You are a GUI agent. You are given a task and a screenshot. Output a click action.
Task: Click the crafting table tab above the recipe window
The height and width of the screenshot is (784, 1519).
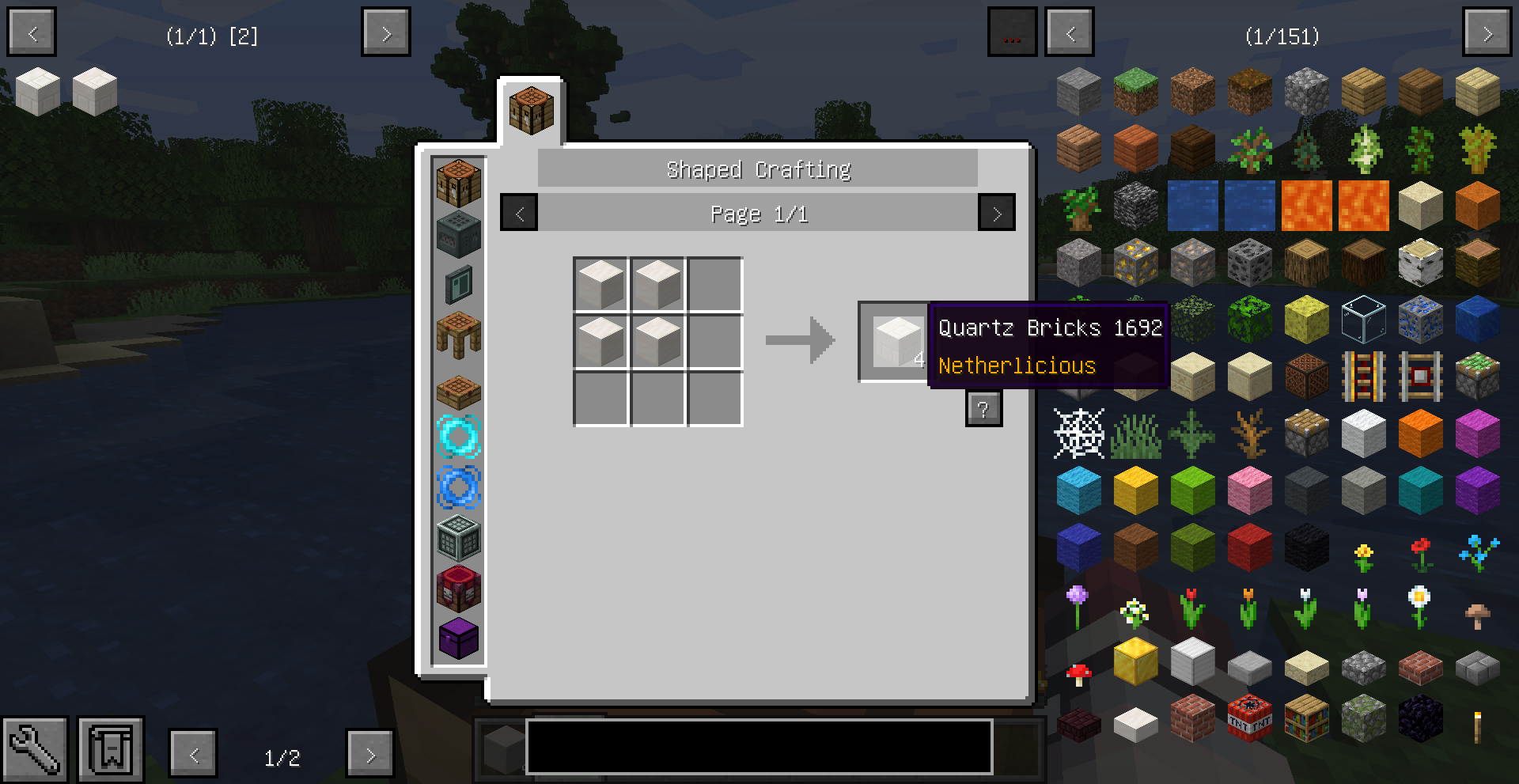coord(530,109)
